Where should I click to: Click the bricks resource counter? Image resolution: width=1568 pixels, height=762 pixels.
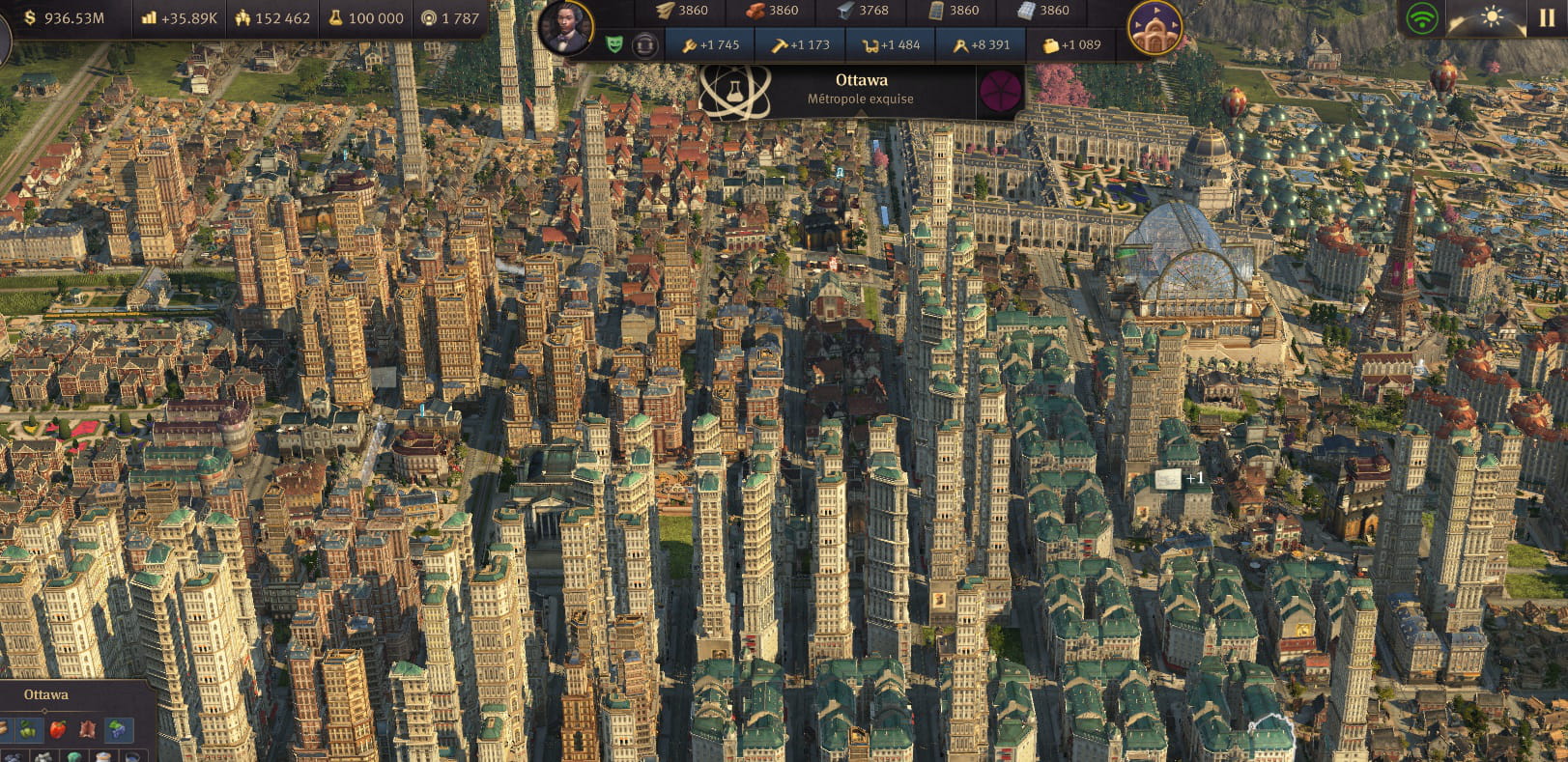(x=772, y=11)
